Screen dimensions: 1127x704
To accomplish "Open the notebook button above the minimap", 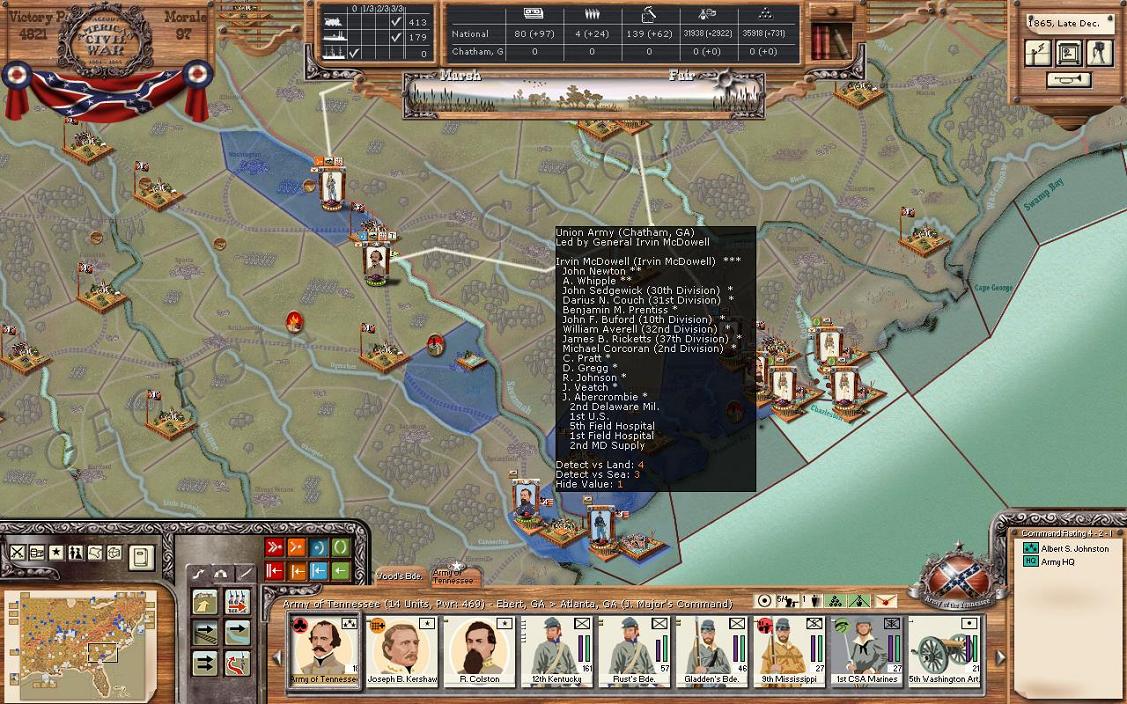I will pyautogui.click(x=141, y=555).
